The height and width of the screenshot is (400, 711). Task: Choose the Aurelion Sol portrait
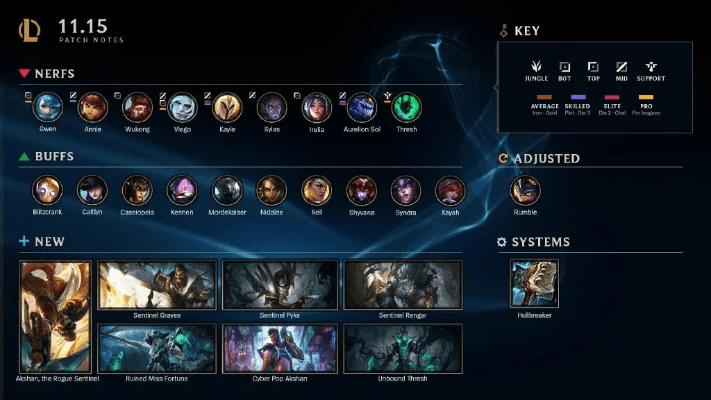[361, 107]
